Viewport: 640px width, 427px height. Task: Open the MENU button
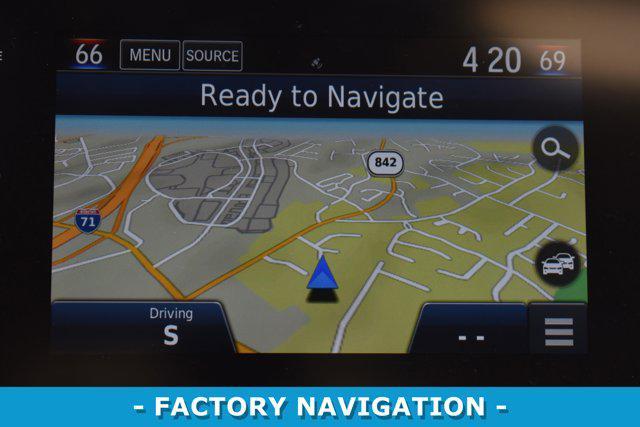click(x=149, y=56)
